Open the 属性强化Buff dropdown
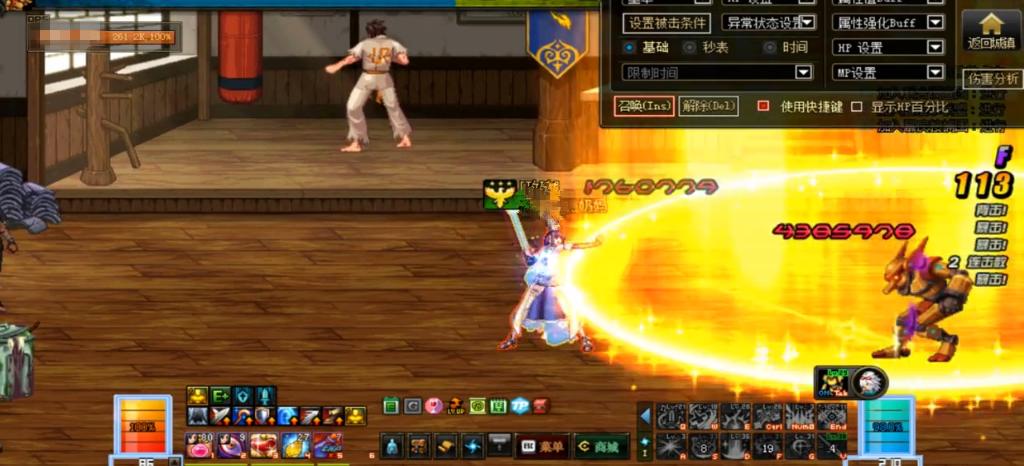1024x466 pixels. (x=935, y=23)
